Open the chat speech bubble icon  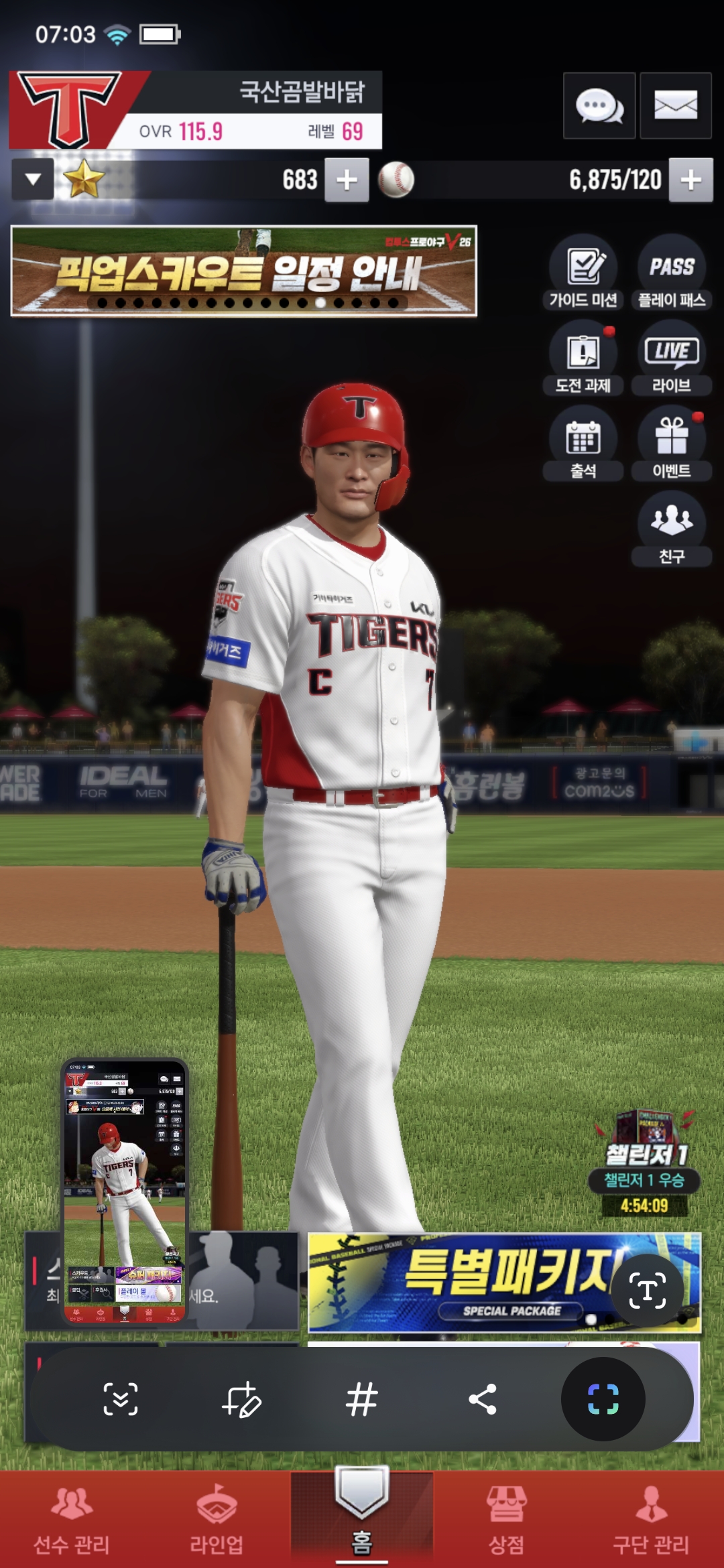(599, 106)
